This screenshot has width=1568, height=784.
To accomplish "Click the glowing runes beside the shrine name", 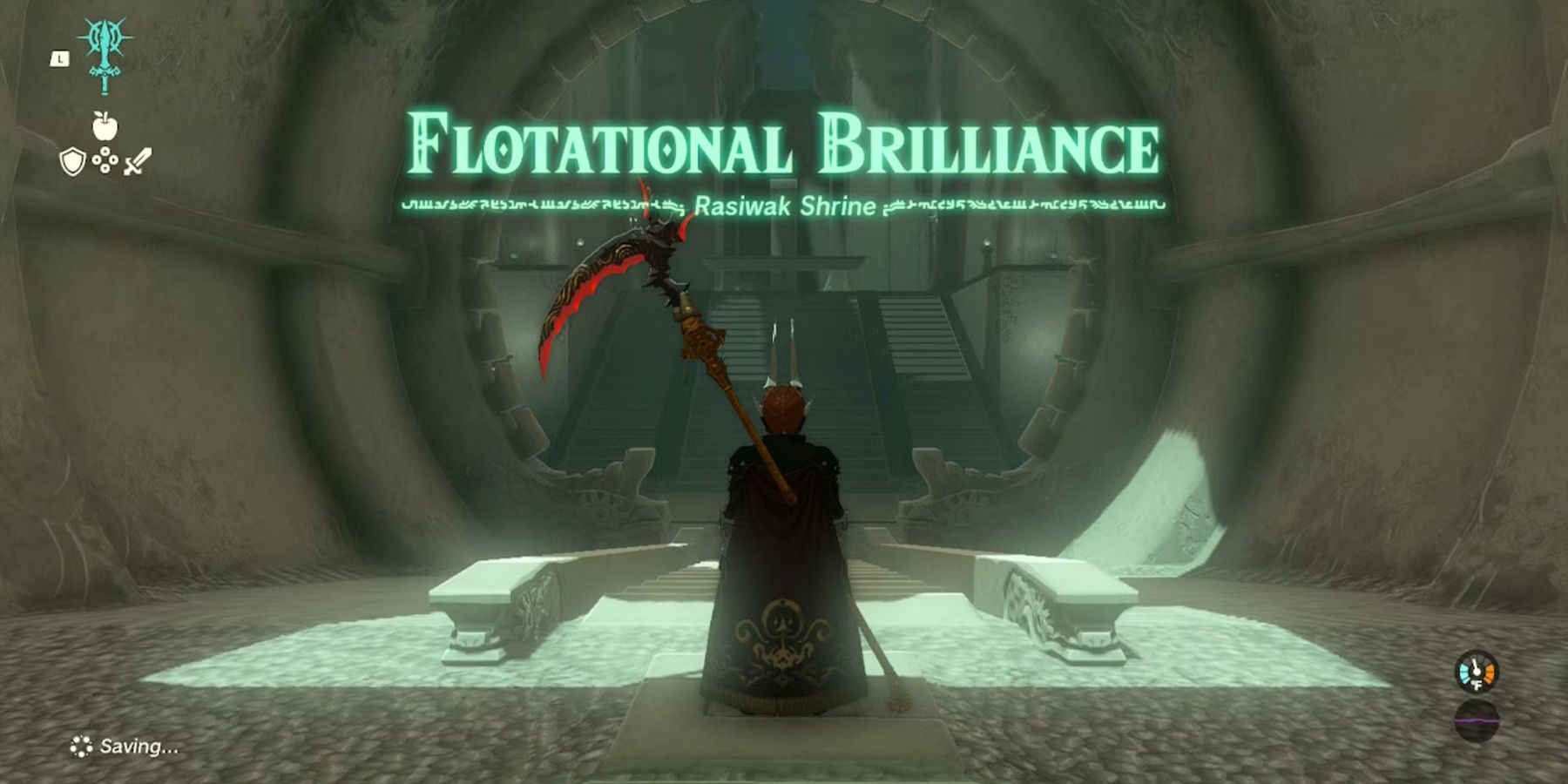I will [540, 207].
